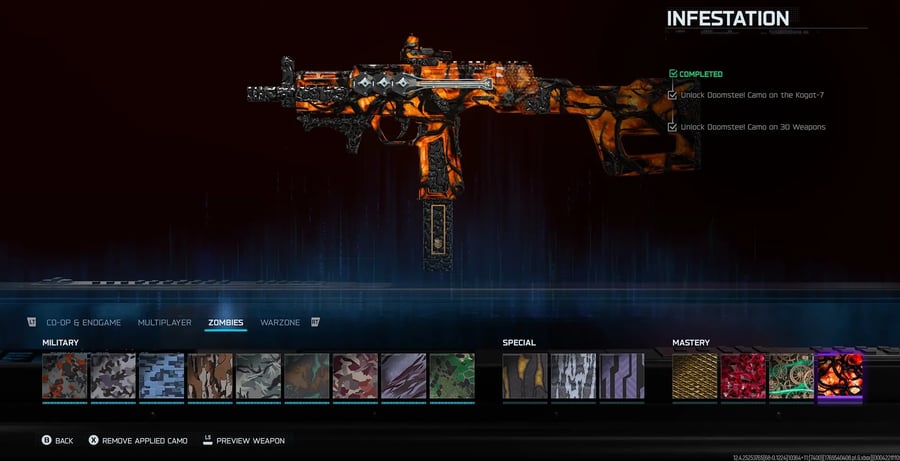
Task: Choose the red crystal Mastery camo
Action: pyautogui.click(x=743, y=376)
